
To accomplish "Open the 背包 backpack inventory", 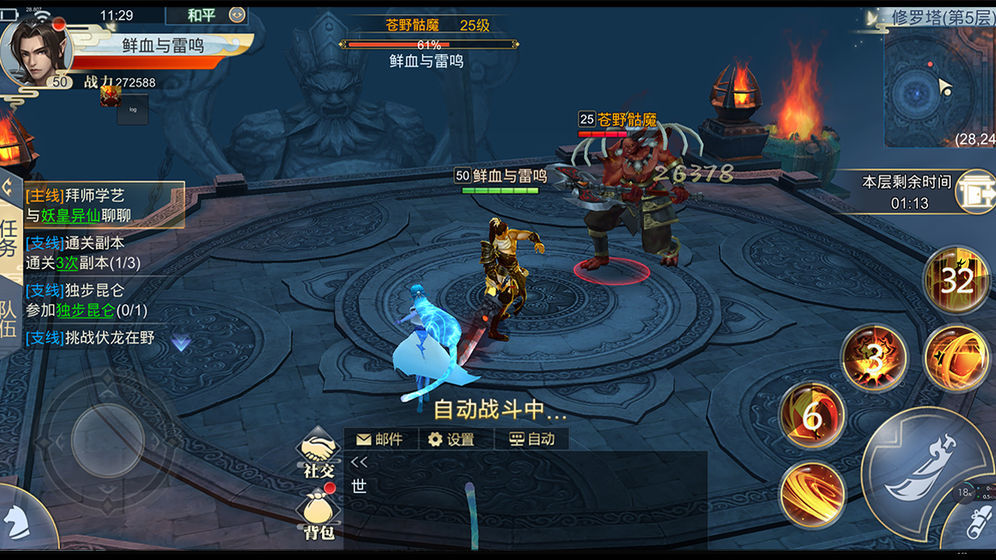I will pyautogui.click(x=318, y=516).
